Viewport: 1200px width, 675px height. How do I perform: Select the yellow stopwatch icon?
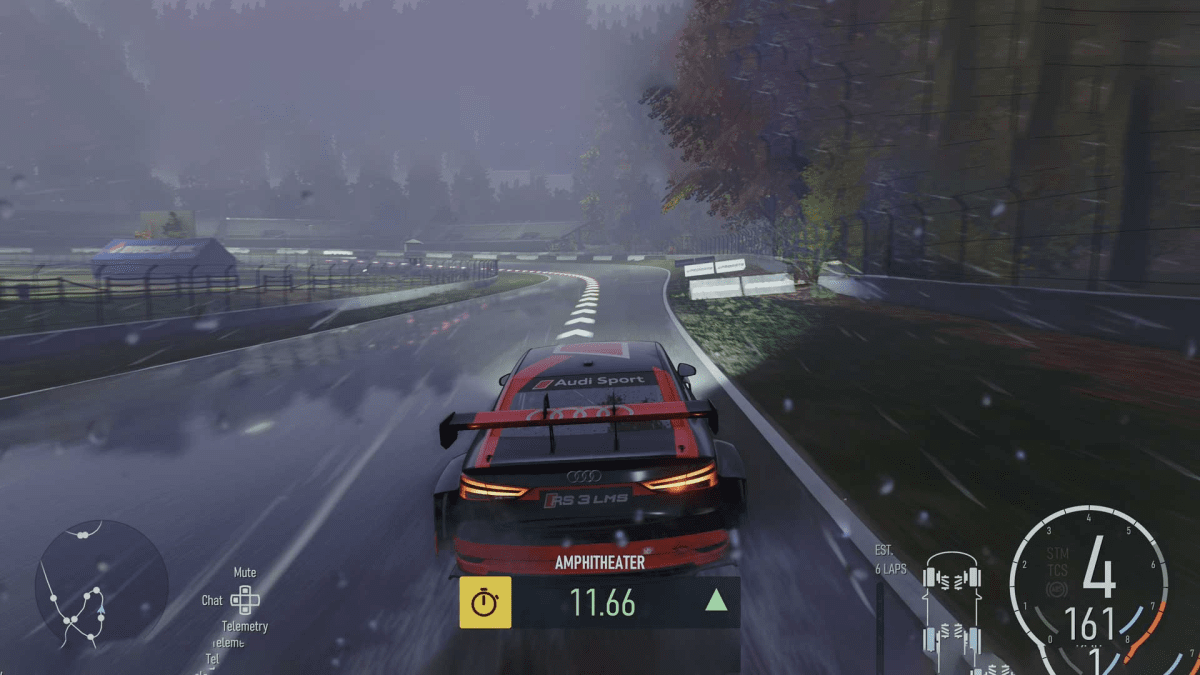(485, 602)
